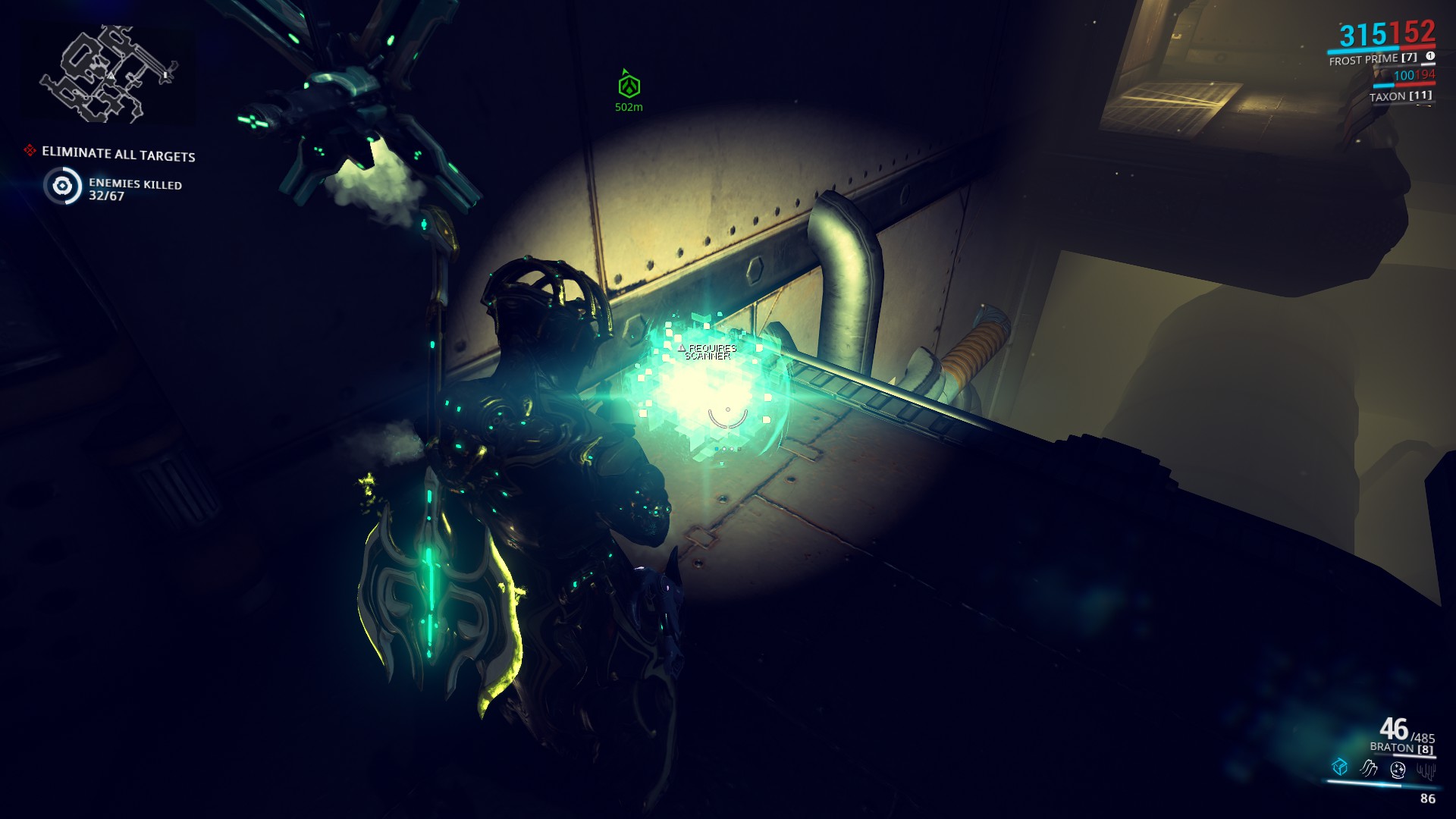Activate the Ice Wave ability icon
This screenshot has height=819, width=1456.
(x=1367, y=768)
